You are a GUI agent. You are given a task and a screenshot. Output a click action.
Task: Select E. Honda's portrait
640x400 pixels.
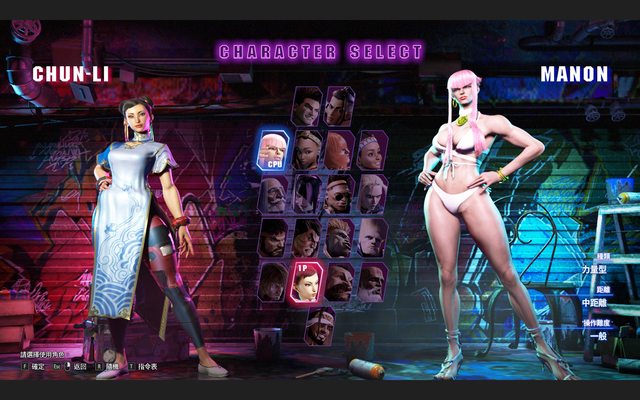coord(307,237)
